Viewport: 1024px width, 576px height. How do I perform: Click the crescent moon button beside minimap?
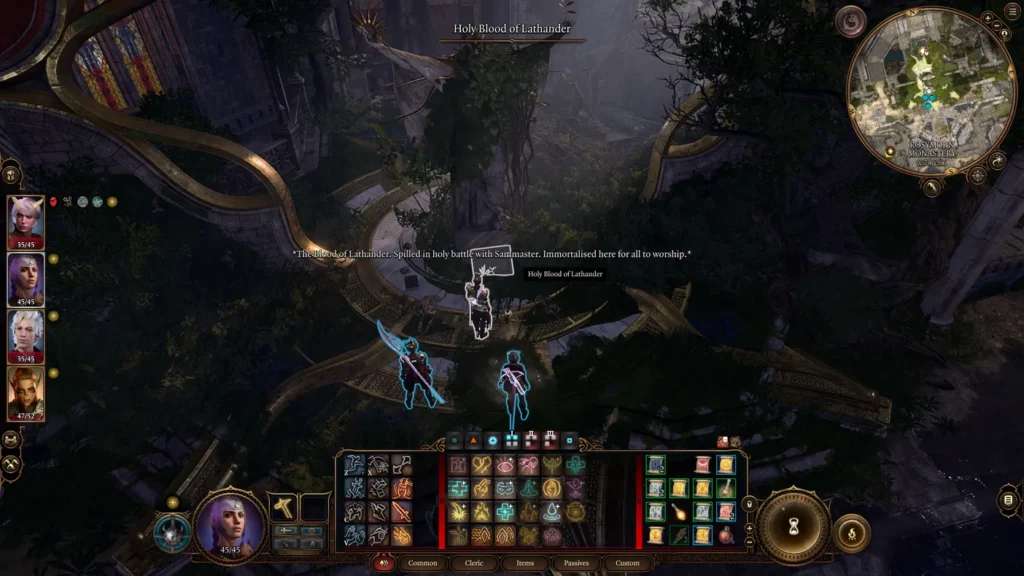850,21
